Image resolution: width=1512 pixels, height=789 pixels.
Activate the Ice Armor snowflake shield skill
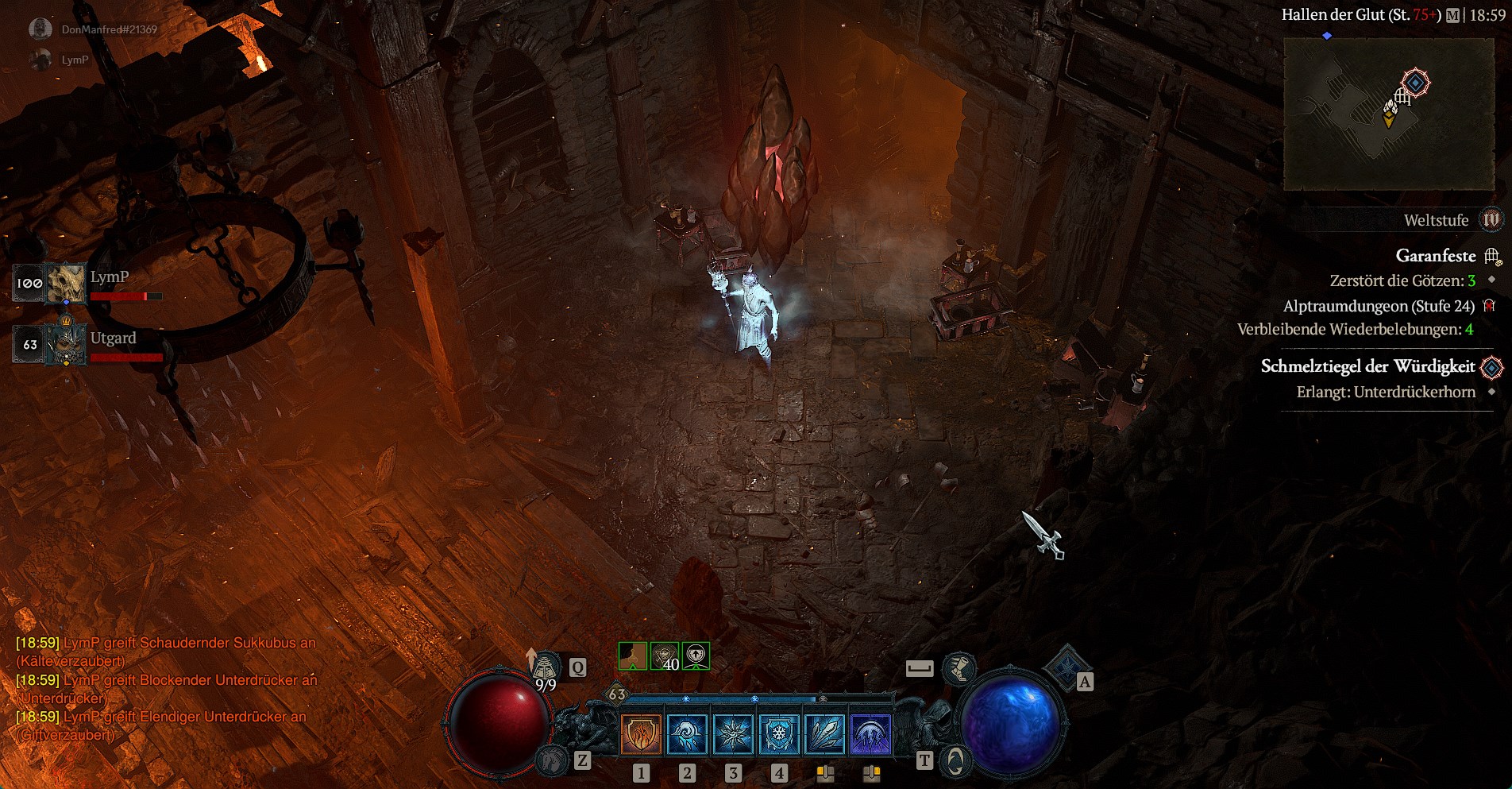(779, 733)
